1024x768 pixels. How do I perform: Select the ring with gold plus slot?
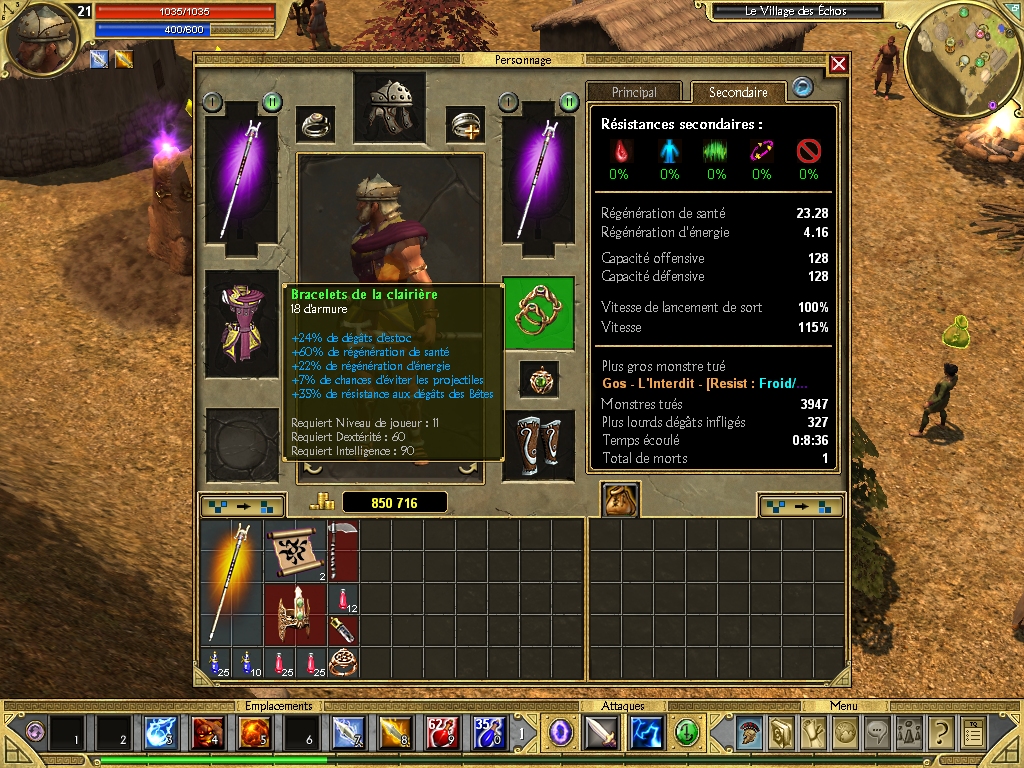[465, 125]
